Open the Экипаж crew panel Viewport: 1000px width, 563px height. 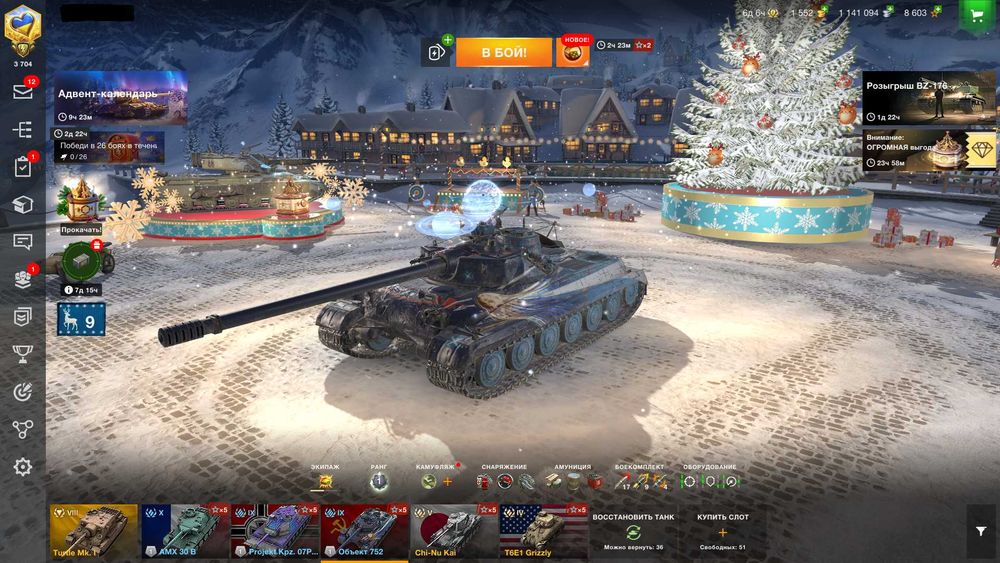click(324, 481)
